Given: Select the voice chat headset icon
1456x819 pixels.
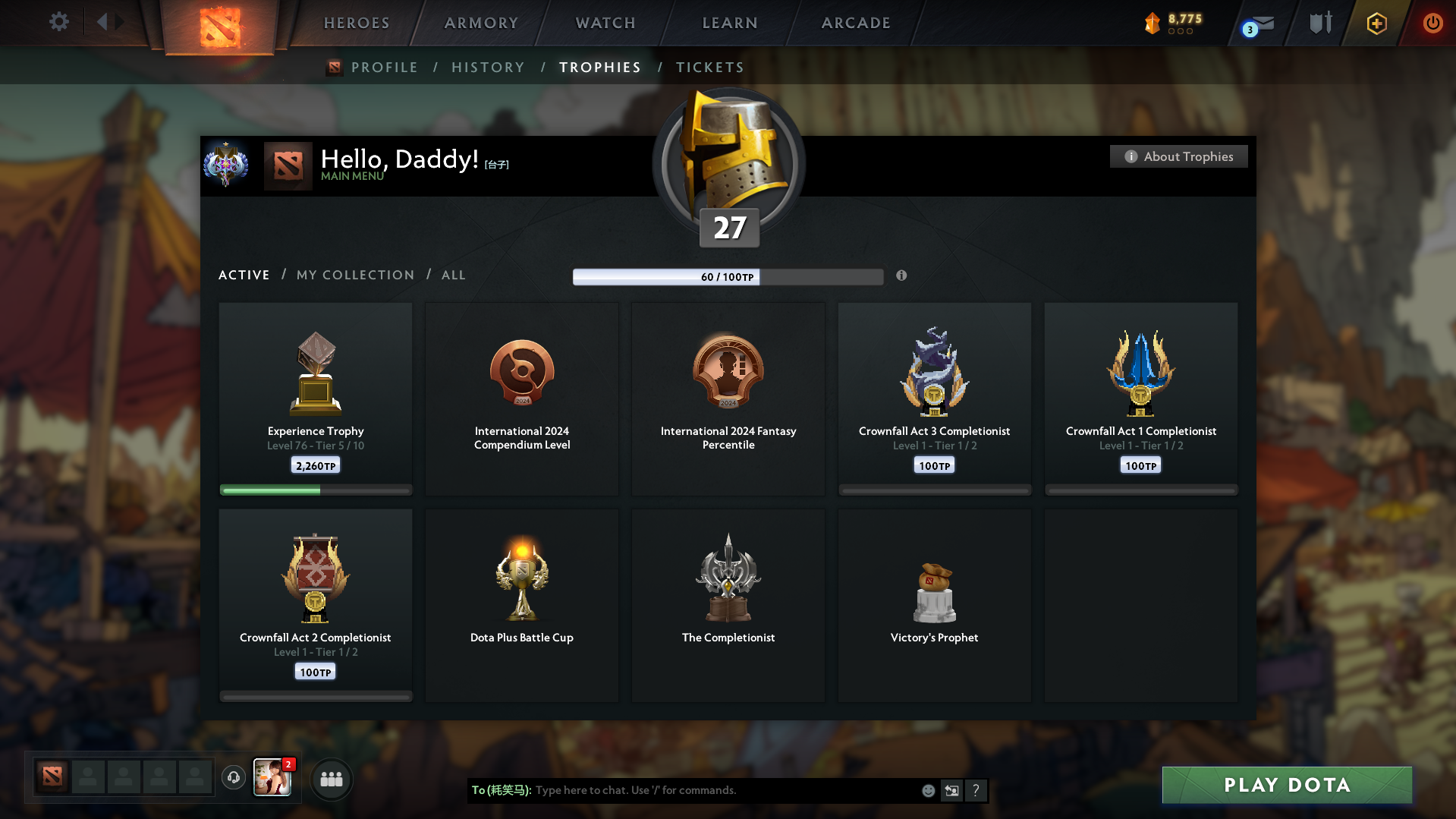Looking at the screenshot, I should [x=234, y=778].
